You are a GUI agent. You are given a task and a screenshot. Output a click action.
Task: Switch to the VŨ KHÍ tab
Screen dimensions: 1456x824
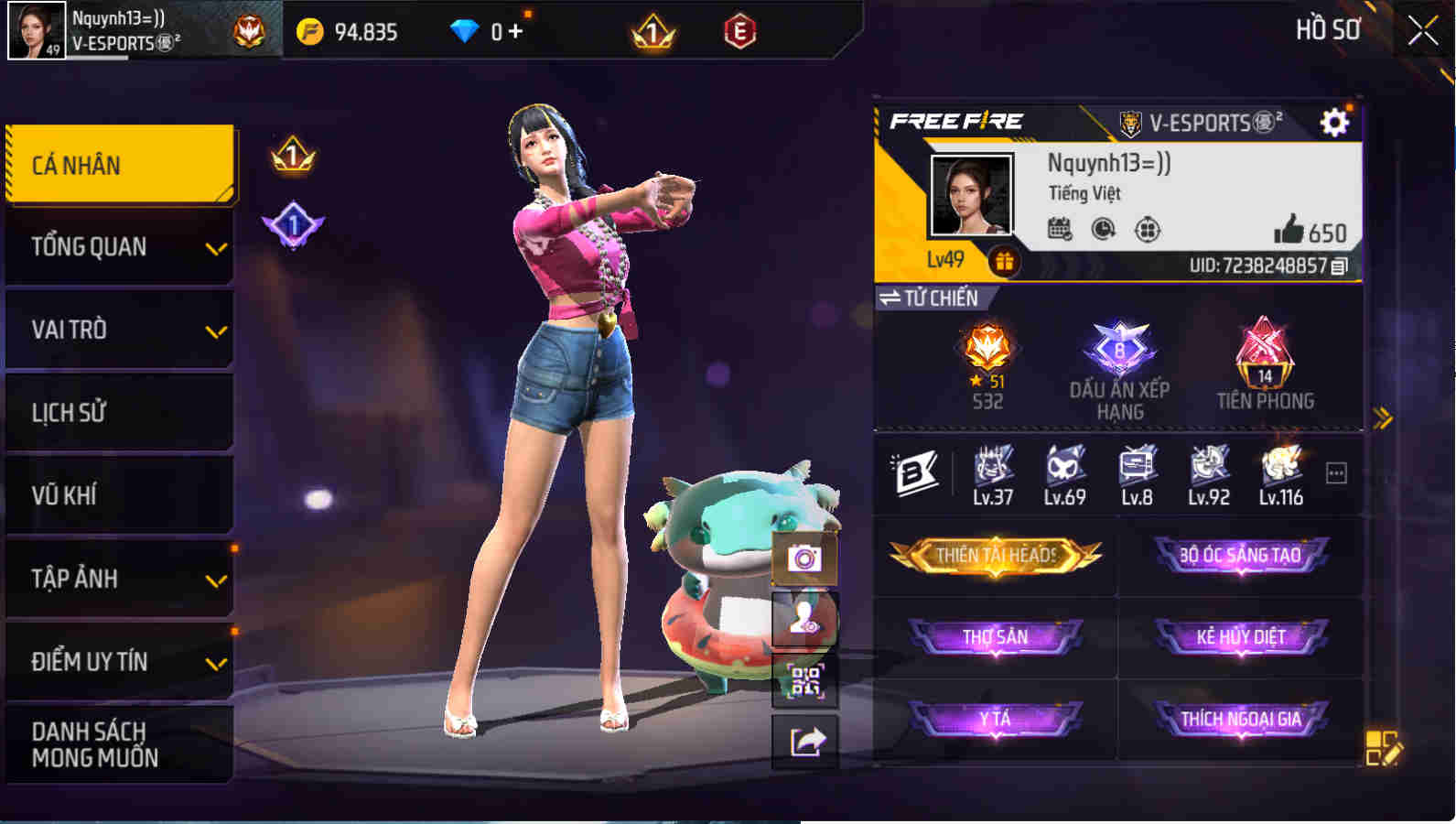(x=114, y=494)
